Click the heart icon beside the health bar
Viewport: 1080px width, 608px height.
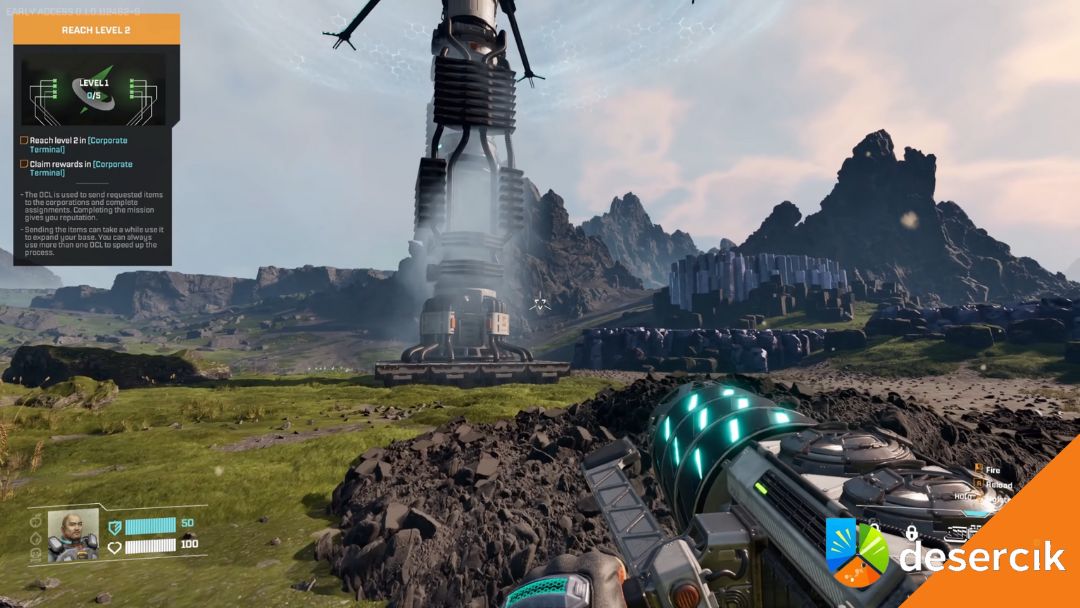pyautogui.click(x=114, y=546)
